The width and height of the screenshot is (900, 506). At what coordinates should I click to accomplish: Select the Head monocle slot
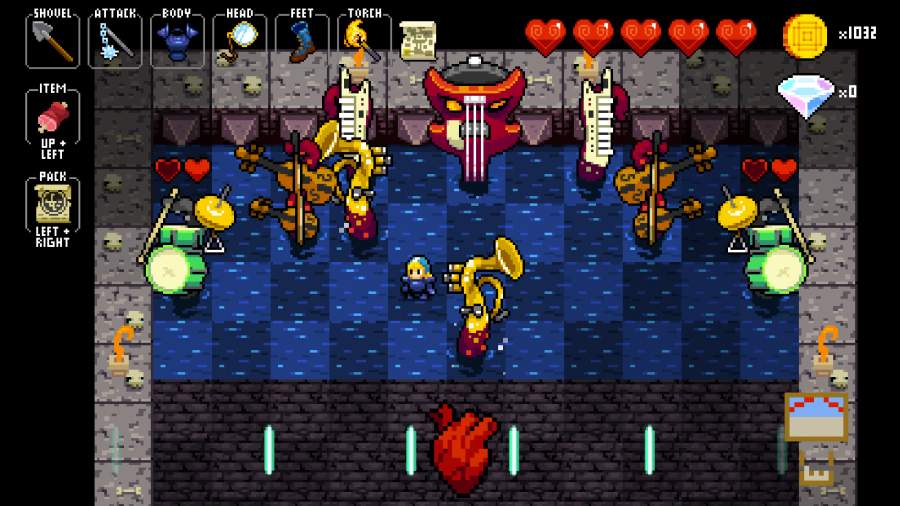(x=240, y=40)
